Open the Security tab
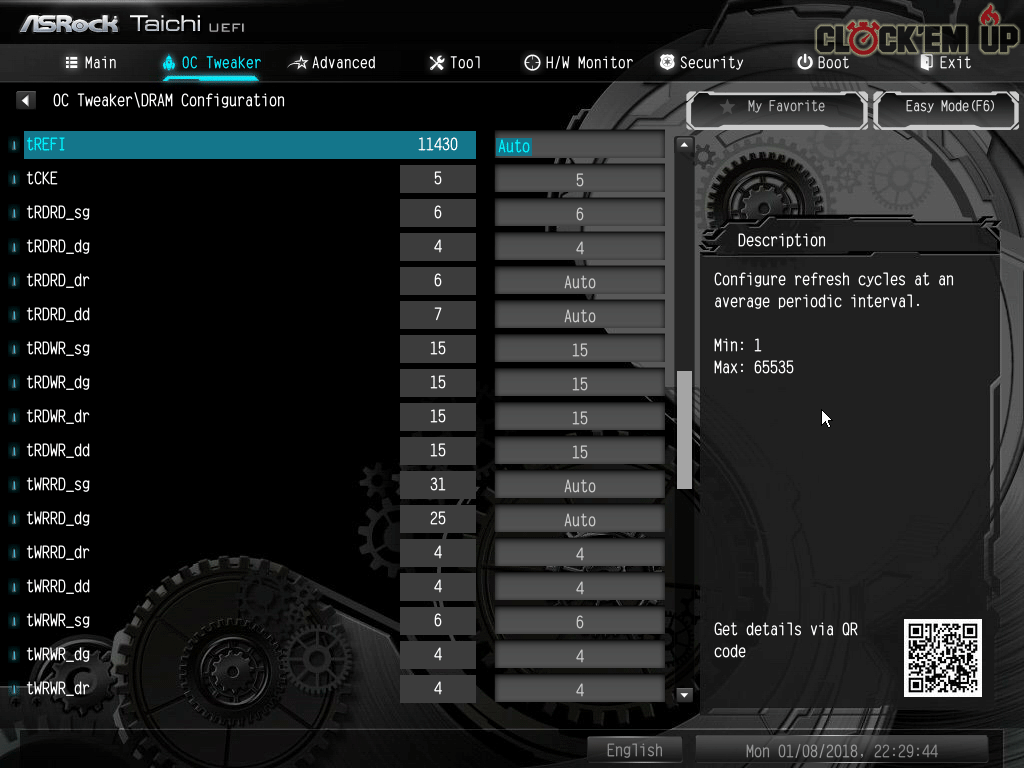Image resolution: width=1024 pixels, height=768 pixels. (701, 63)
